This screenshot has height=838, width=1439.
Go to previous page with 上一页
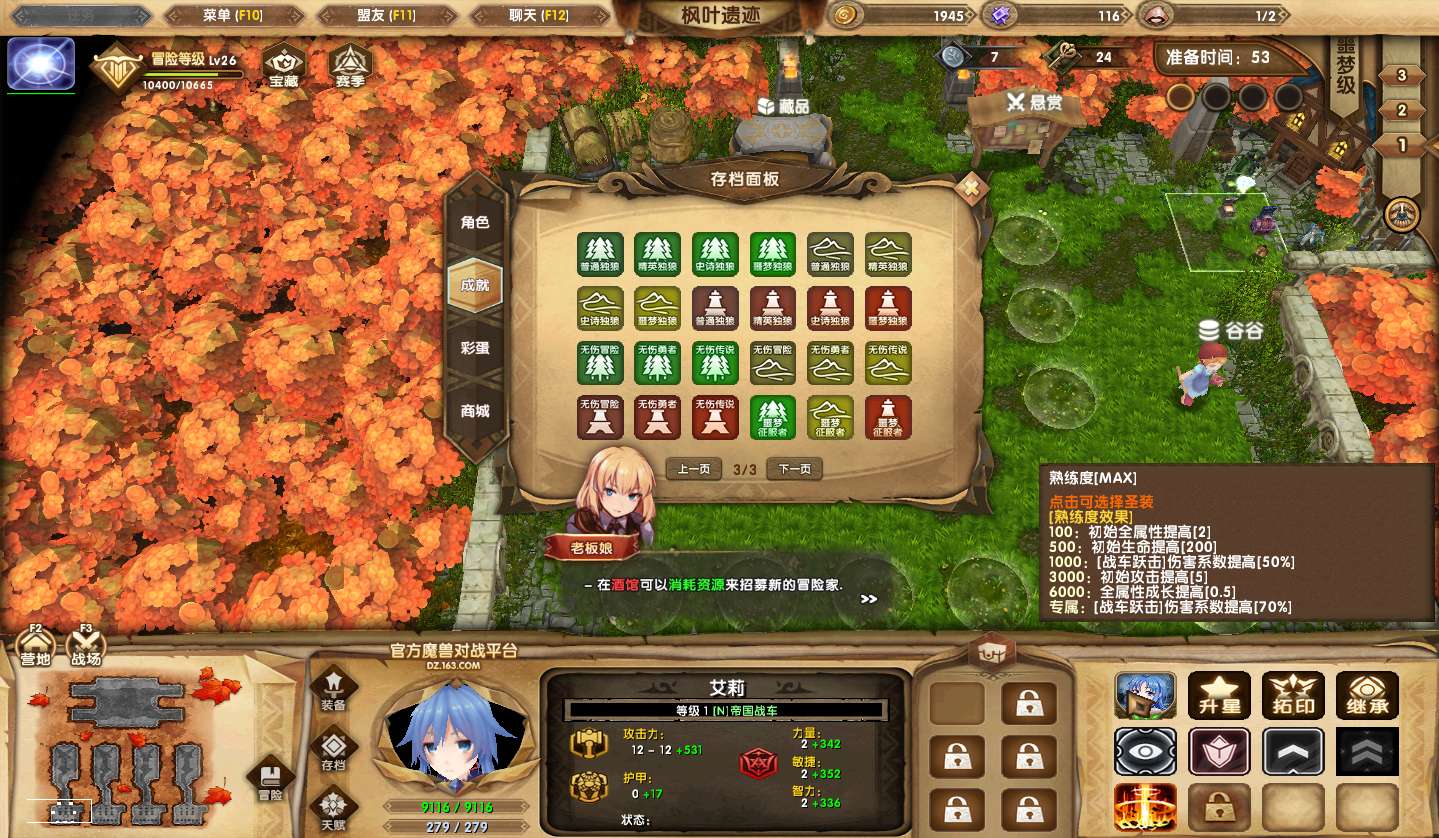coord(694,469)
